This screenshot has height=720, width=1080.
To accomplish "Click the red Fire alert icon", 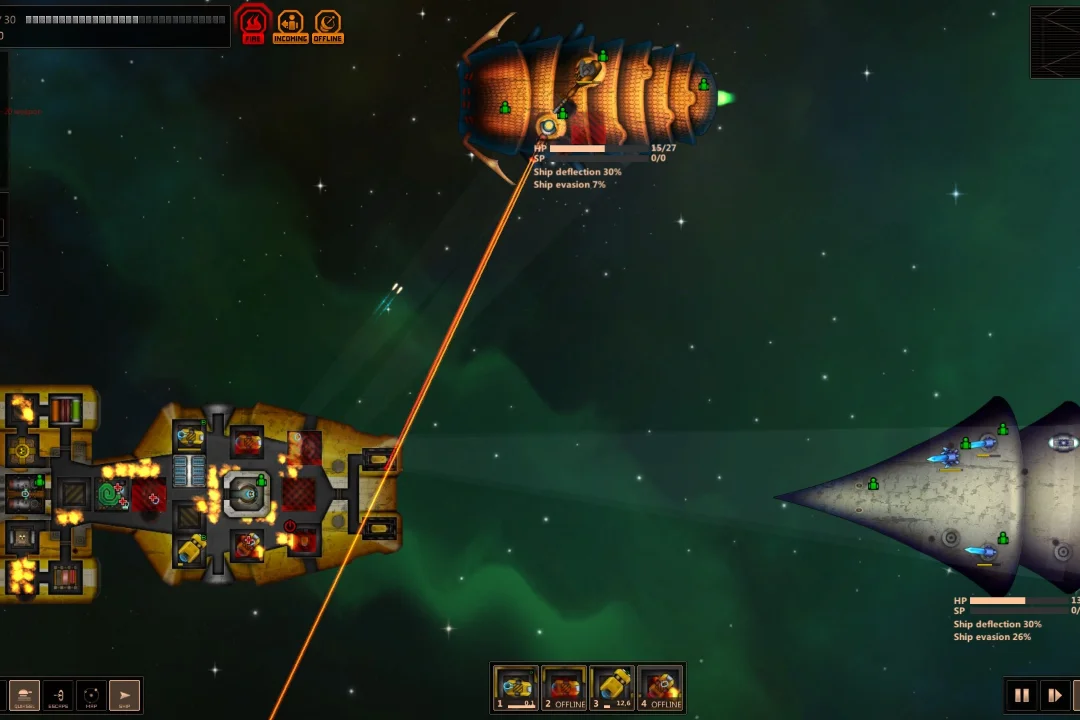I will point(253,25).
